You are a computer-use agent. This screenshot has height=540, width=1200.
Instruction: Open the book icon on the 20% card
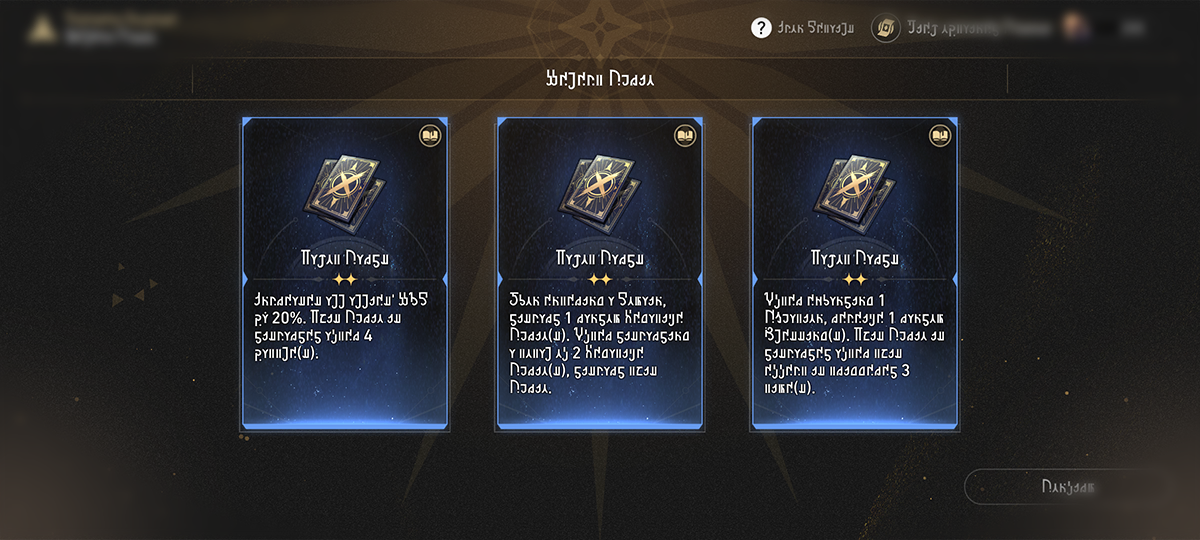click(x=429, y=135)
